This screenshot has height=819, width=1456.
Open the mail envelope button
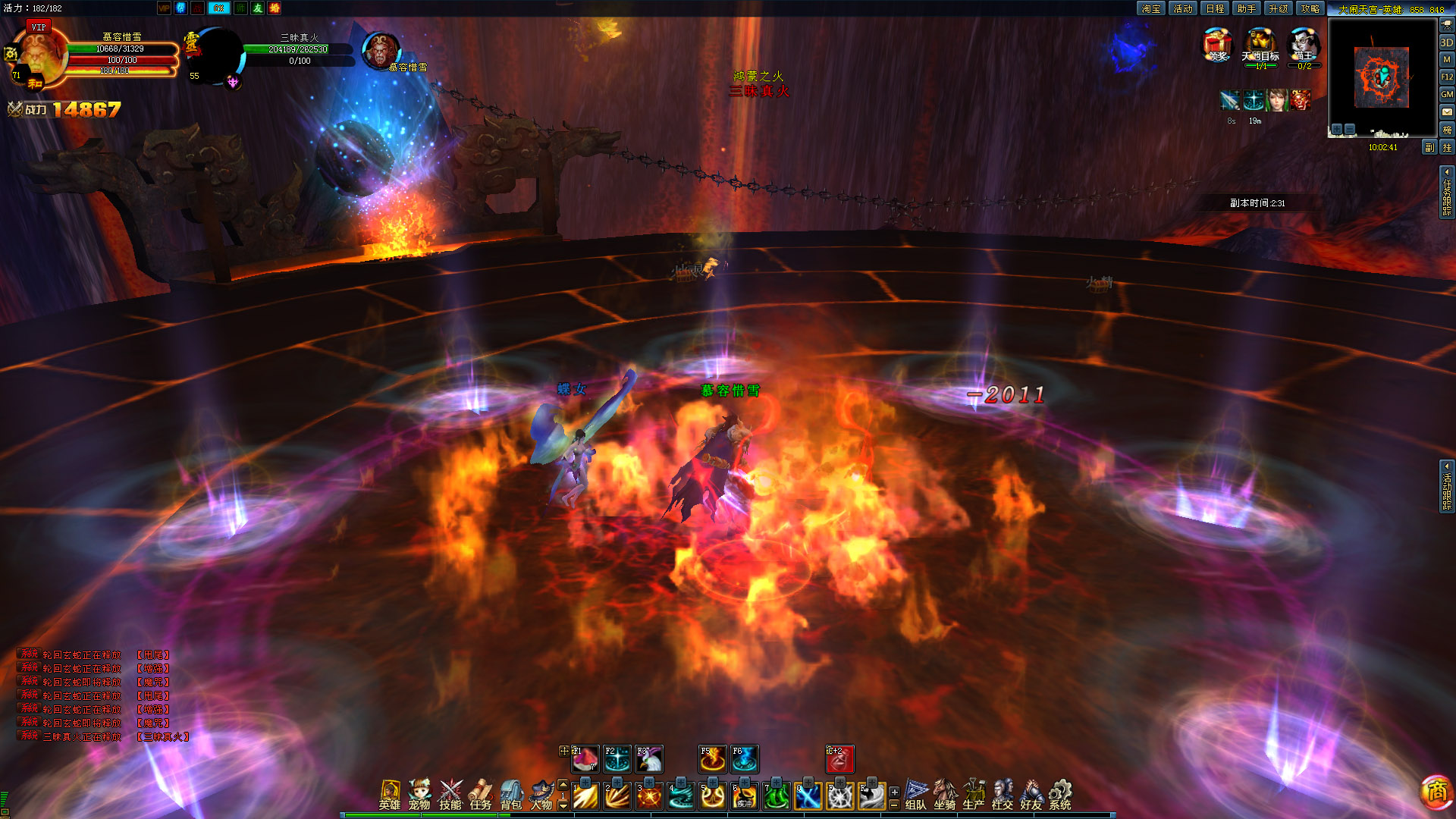(1447, 111)
